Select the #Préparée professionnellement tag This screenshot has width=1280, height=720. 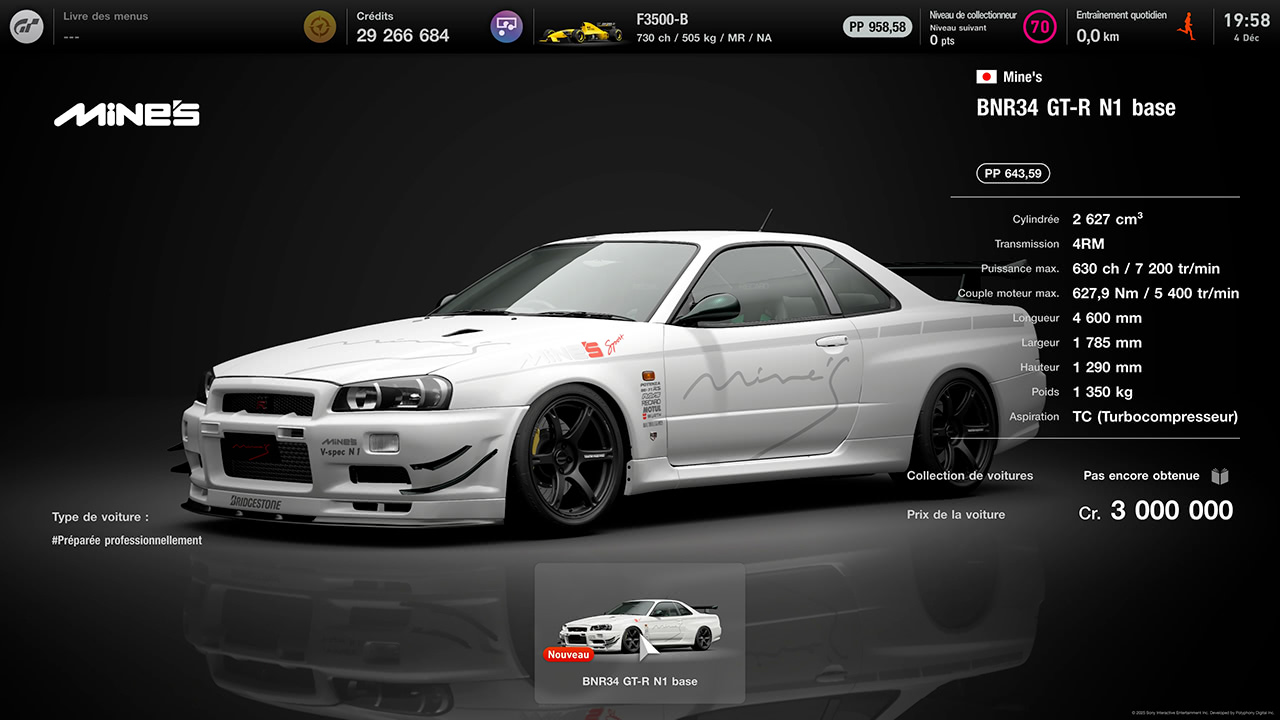coord(127,540)
